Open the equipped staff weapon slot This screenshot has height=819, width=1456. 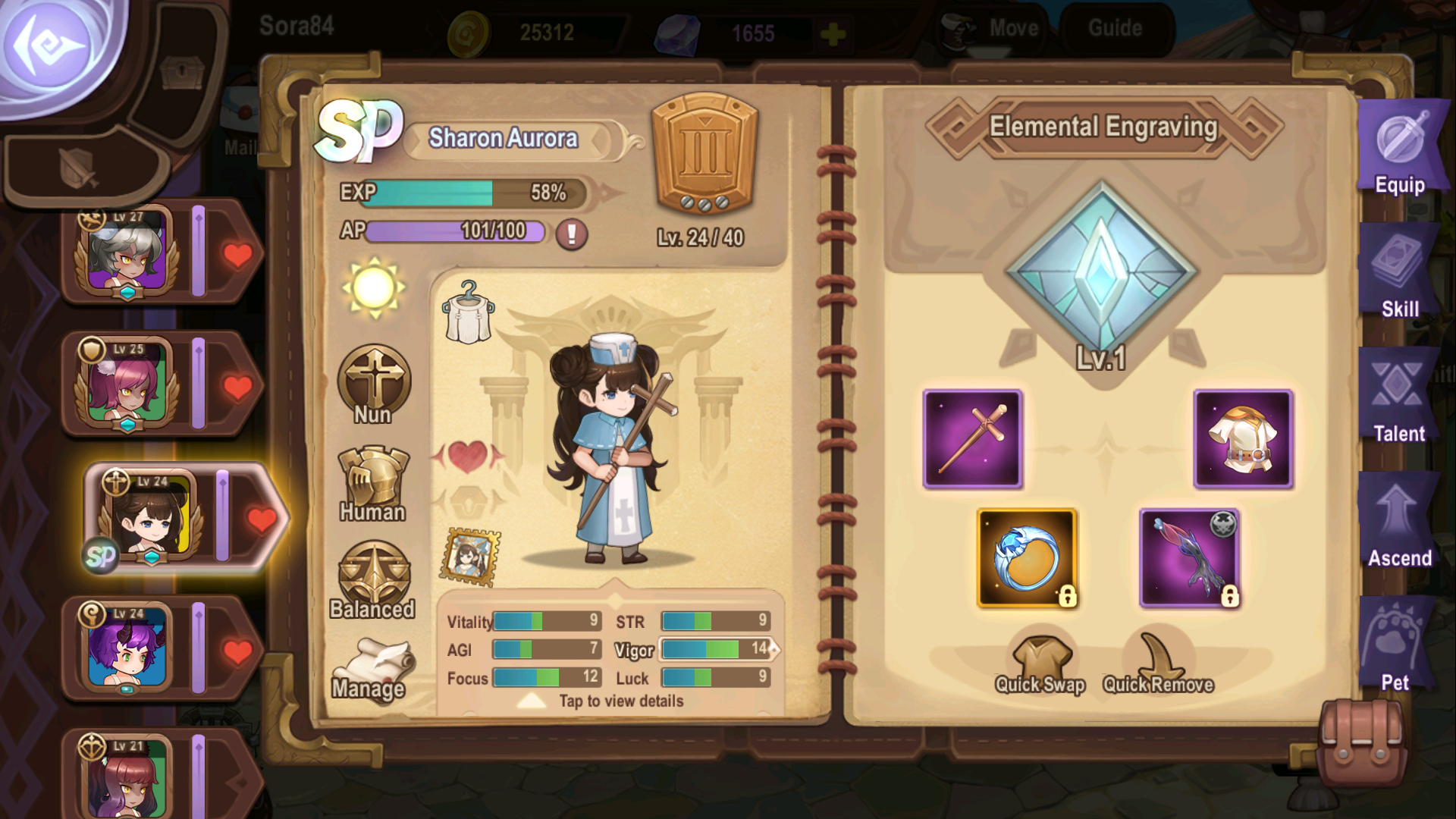pyautogui.click(x=973, y=438)
